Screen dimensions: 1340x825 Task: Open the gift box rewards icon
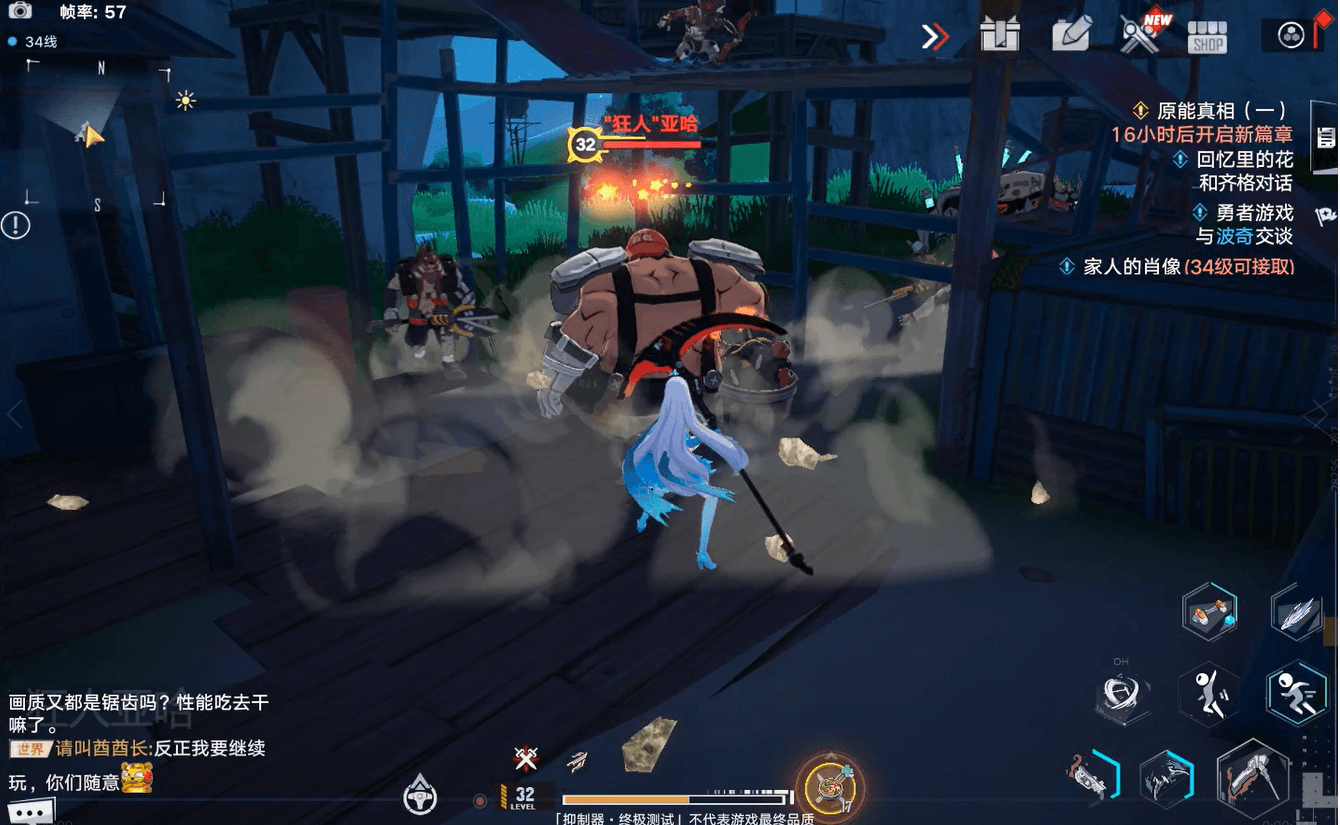[1000, 35]
